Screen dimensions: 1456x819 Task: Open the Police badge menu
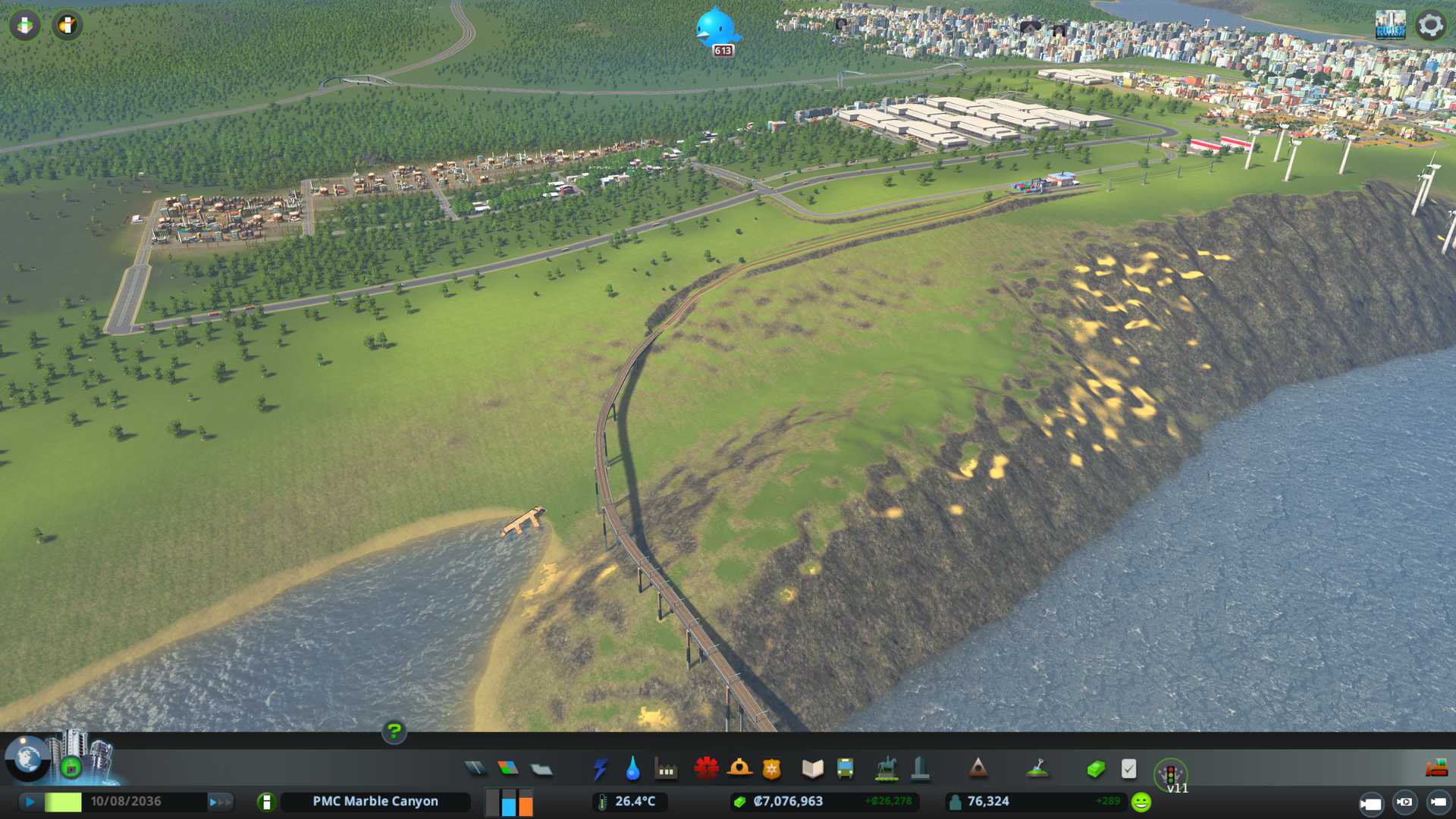pos(771,769)
